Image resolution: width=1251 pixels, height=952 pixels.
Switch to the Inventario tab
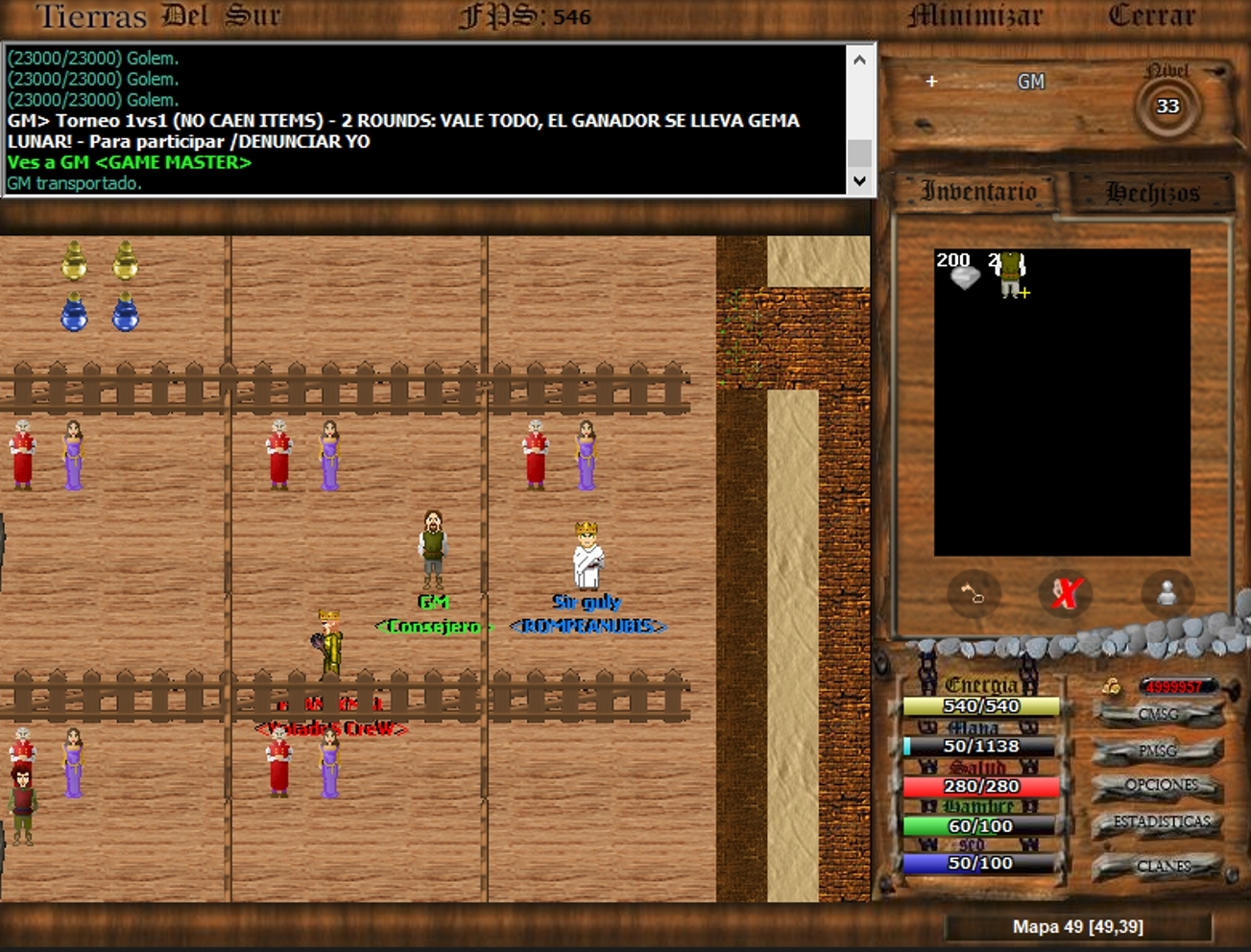coord(979,191)
